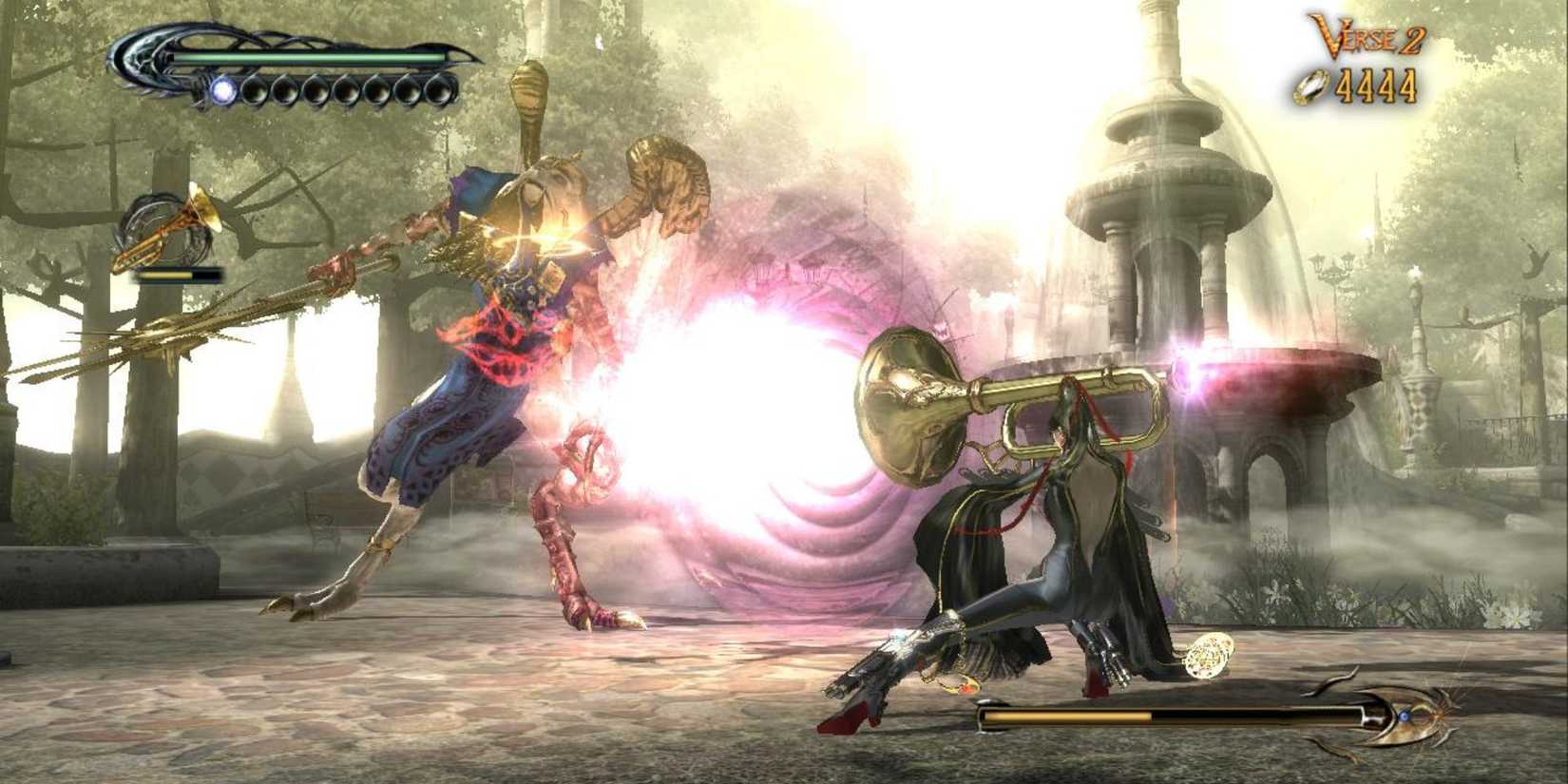Screen dimensions: 1568x784
Task: Toggle the small enemy threat gauge under the trumpet icon
Action: coord(176,276)
